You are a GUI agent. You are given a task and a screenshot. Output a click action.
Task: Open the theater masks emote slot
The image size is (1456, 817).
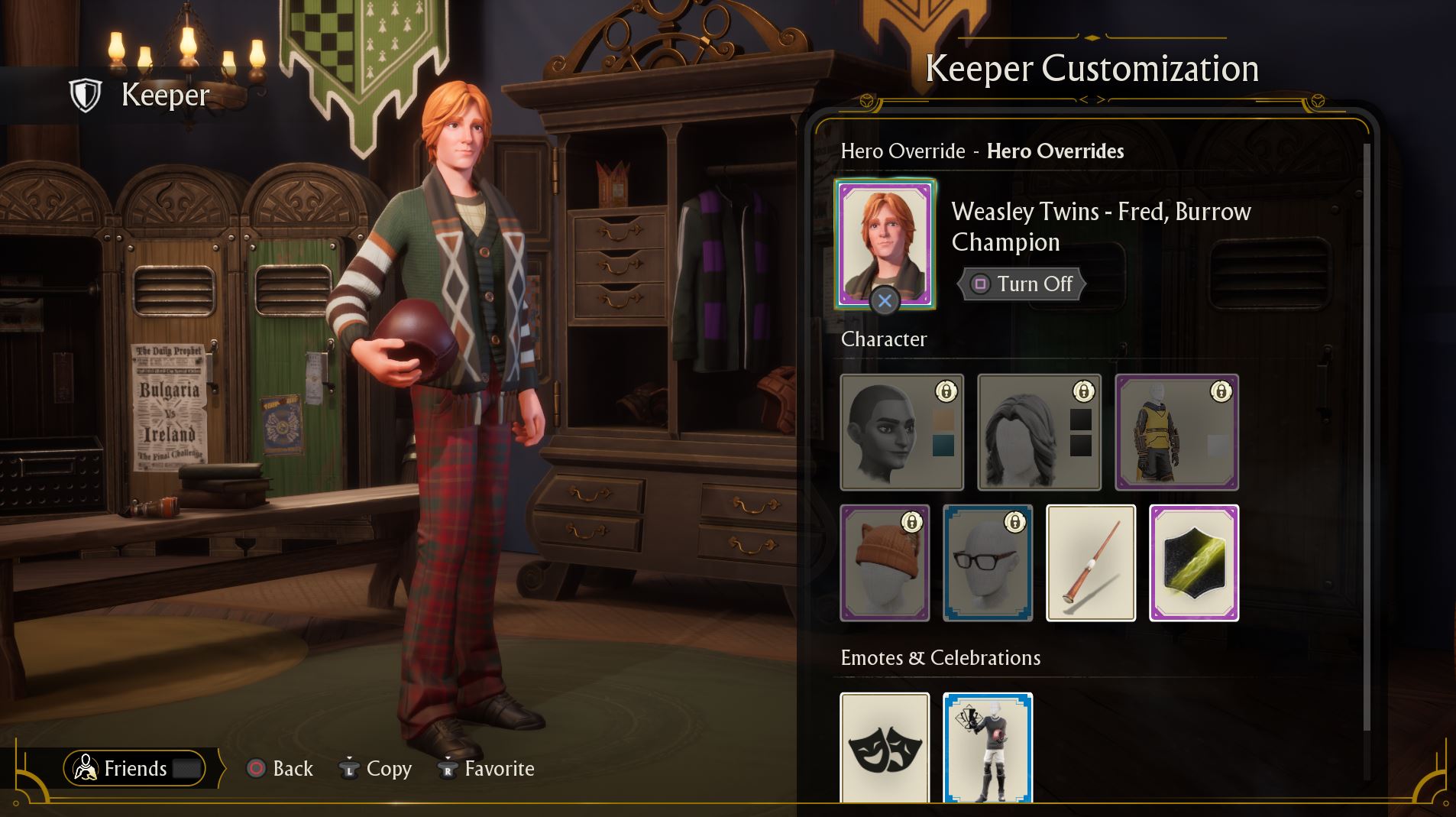tap(885, 747)
